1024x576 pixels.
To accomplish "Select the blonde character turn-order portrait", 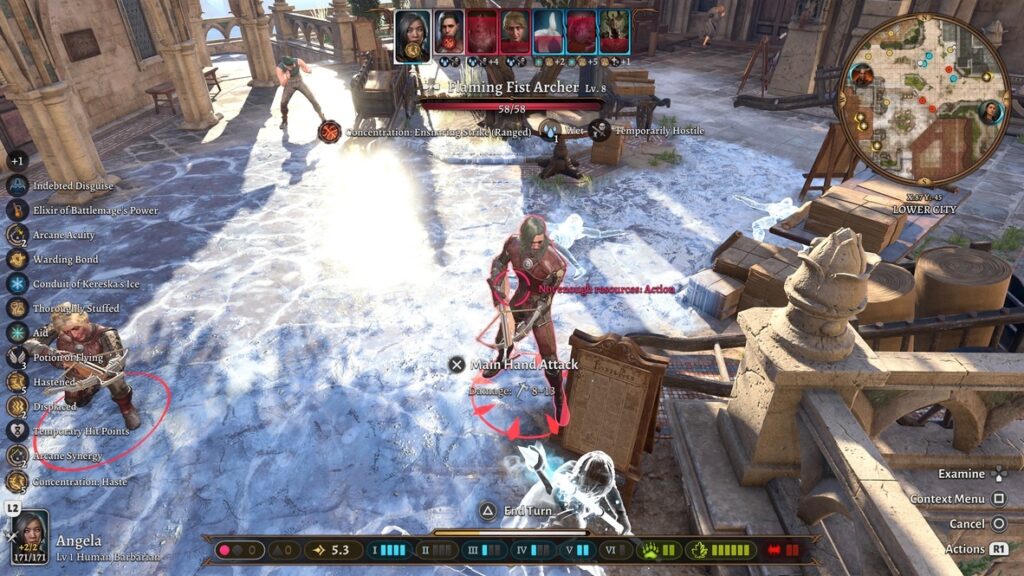I will 515,31.
